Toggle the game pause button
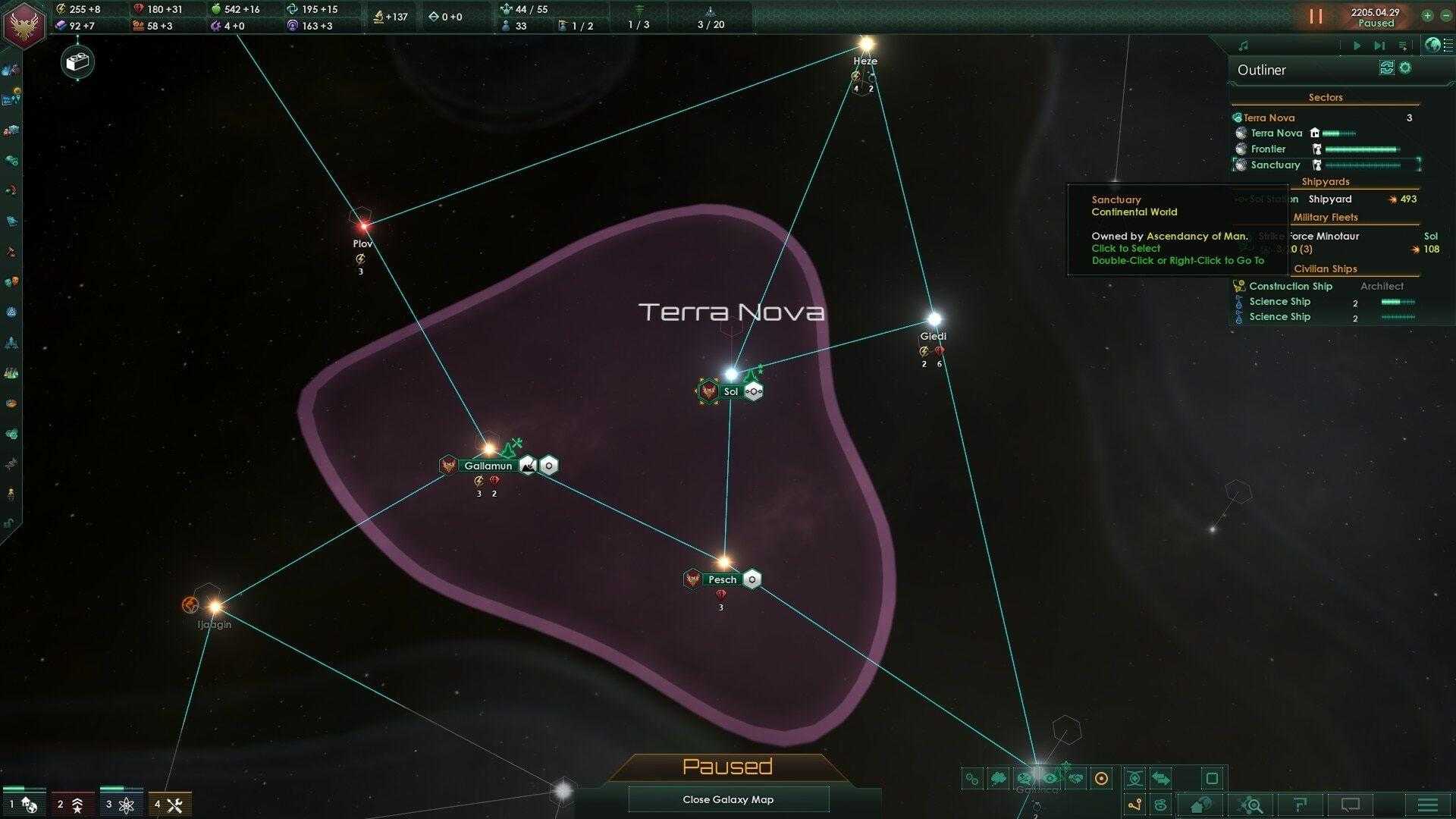1456x819 pixels. click(1316, 16)
